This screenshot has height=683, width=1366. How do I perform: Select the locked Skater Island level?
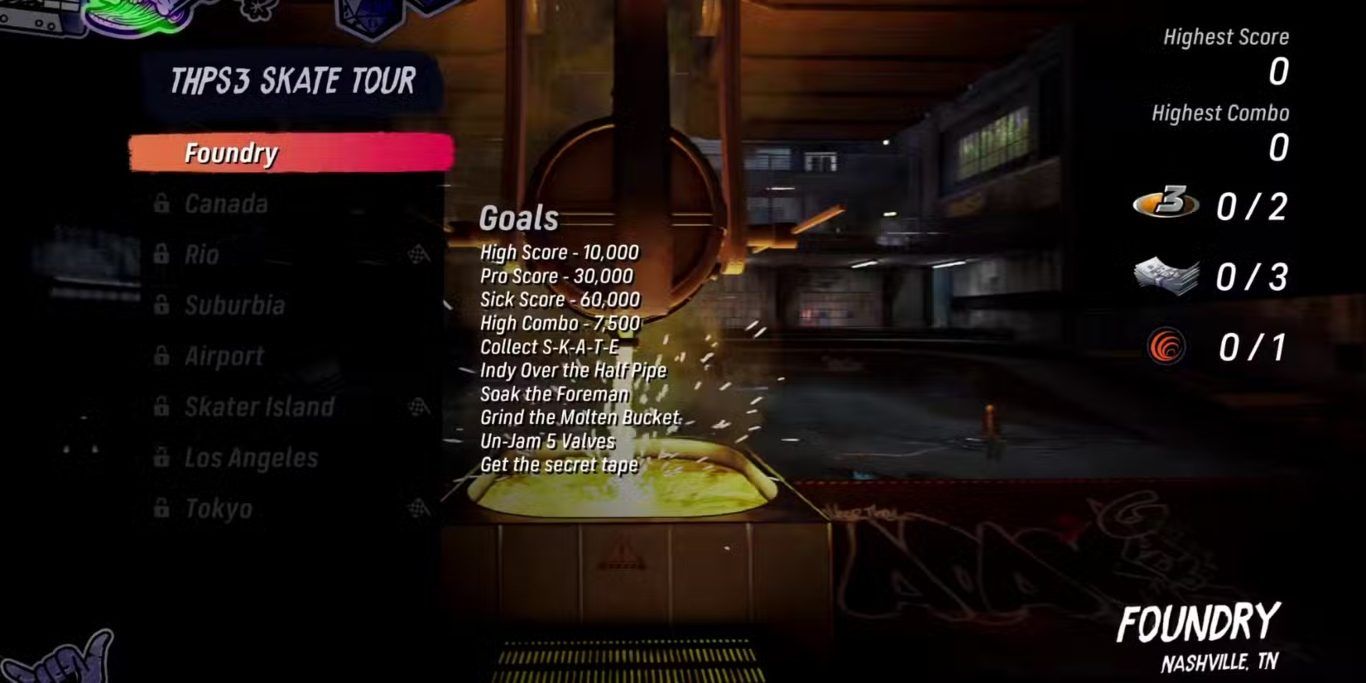click(259, 407)
